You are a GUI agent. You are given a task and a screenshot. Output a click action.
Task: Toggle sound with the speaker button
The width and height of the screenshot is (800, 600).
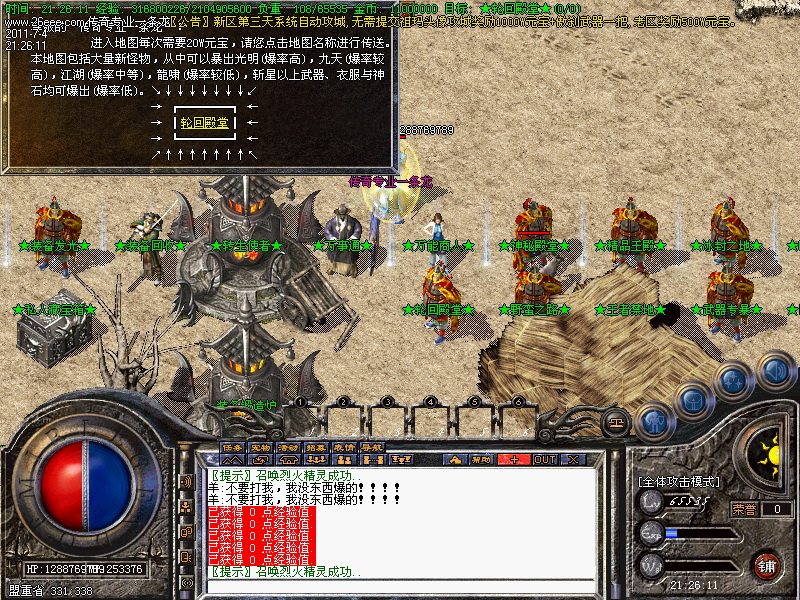(x=773, y=369)
